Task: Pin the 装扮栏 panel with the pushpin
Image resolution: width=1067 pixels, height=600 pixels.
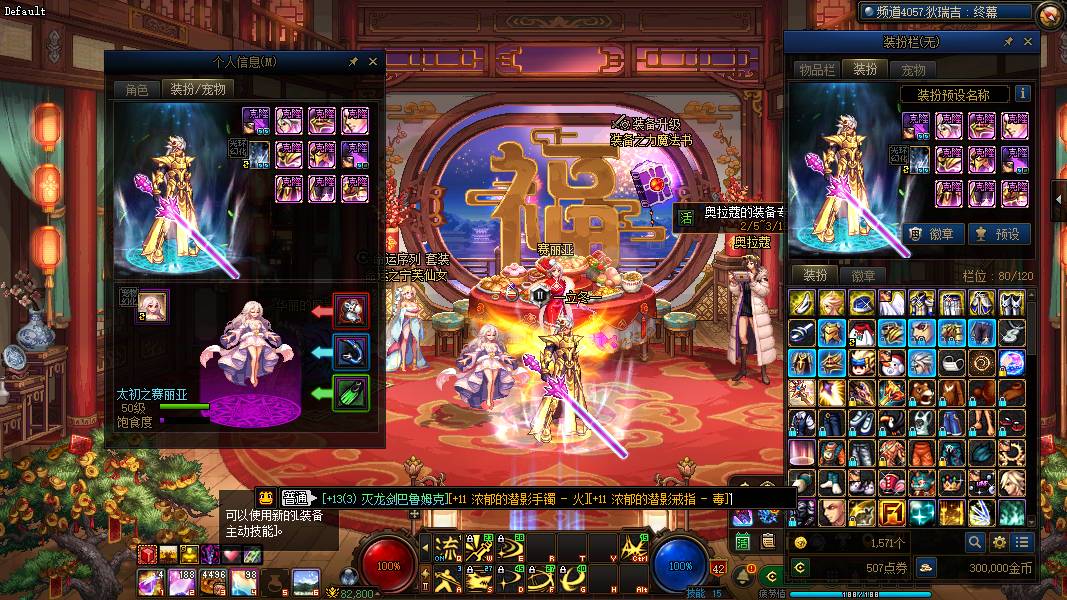Action: click(1008, 42)
